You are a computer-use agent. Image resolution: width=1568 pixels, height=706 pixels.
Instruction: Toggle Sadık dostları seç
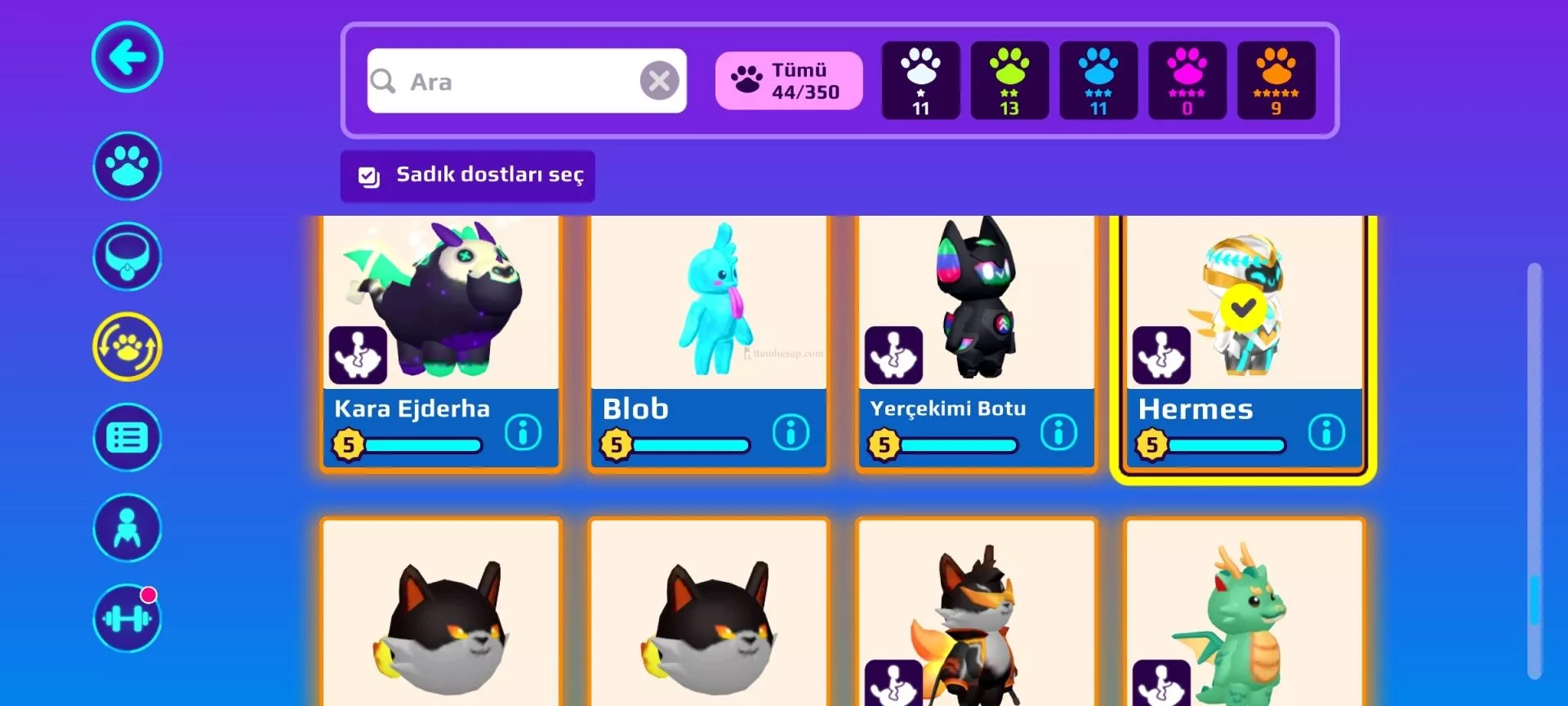[x=468, y=176]
